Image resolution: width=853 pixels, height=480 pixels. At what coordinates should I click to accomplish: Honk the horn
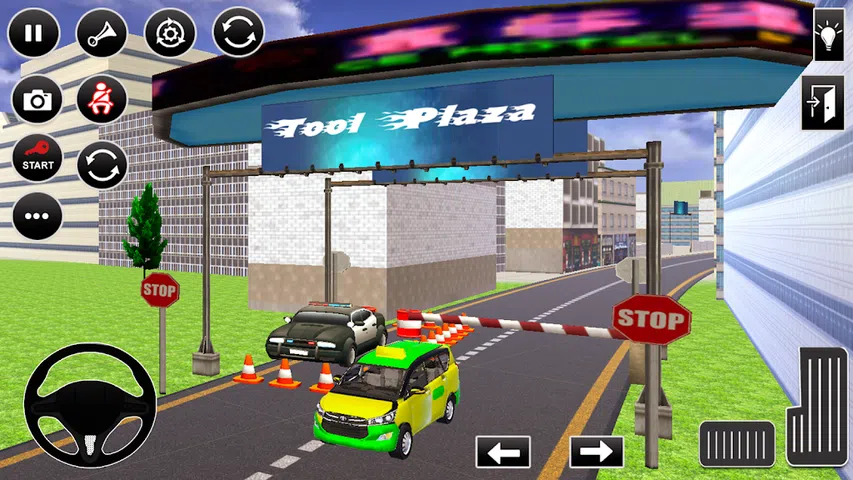101,32
